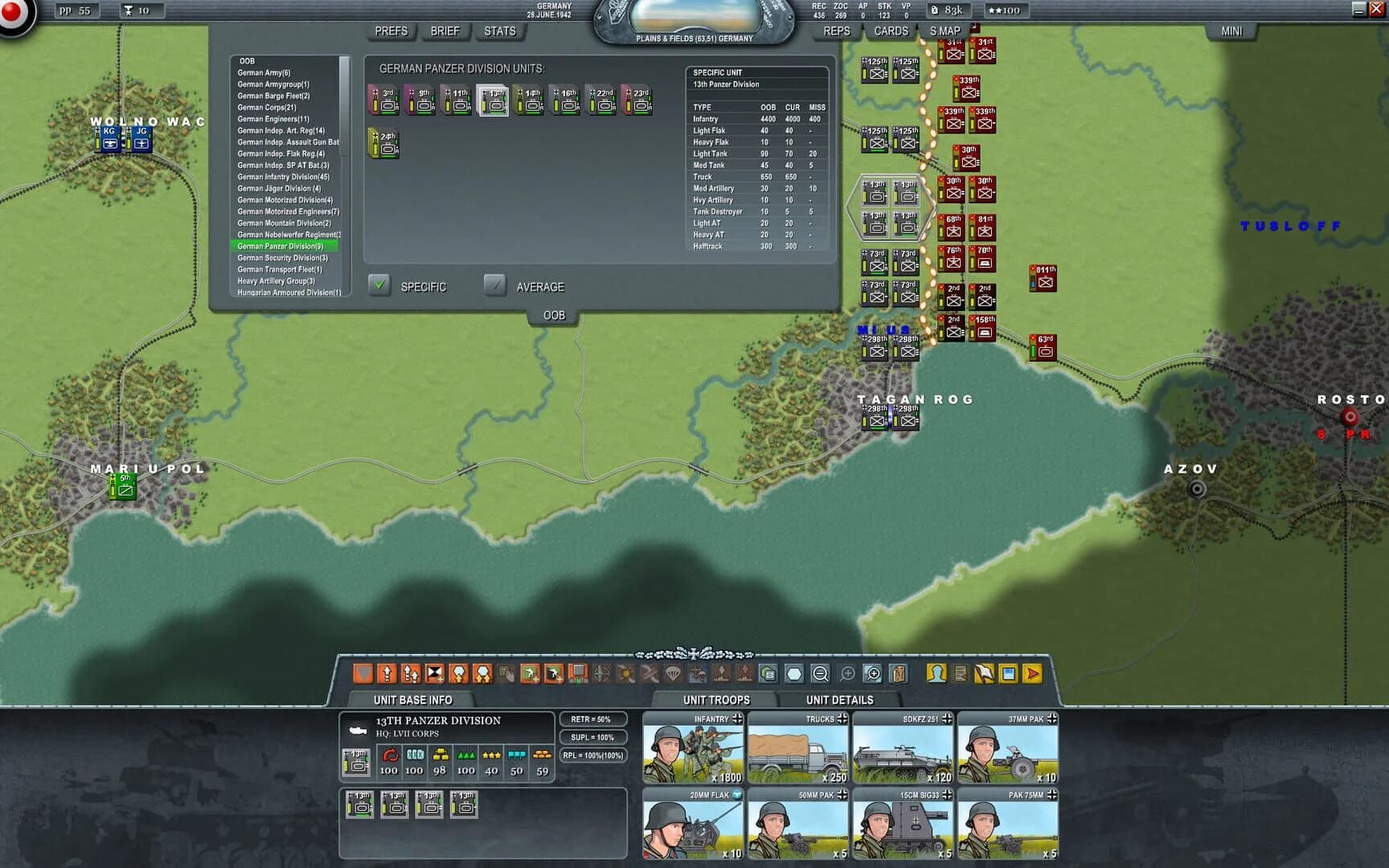Click the STATS button
Viewport: 1389px width, 868px height.
point(500,31)
